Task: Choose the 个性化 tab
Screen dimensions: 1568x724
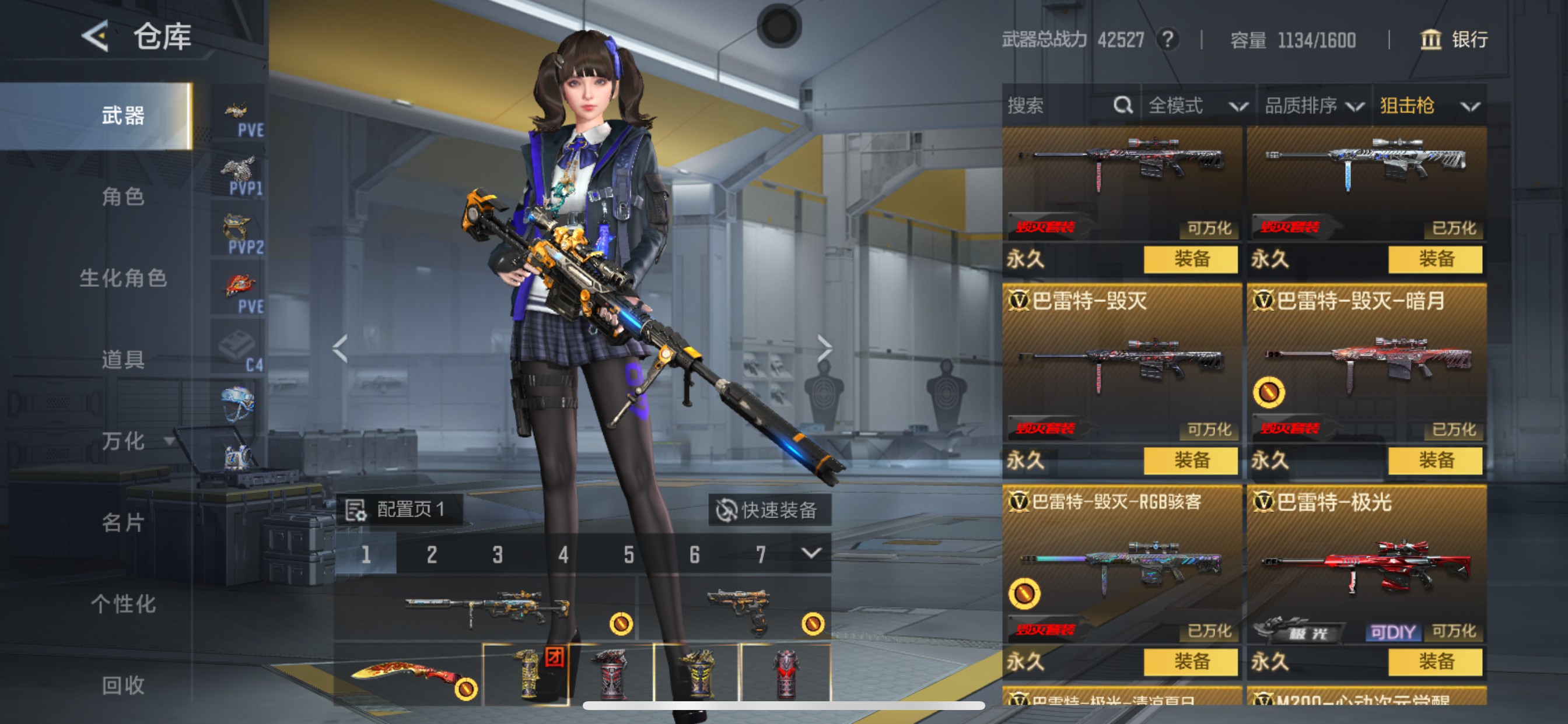Action: 123,604
